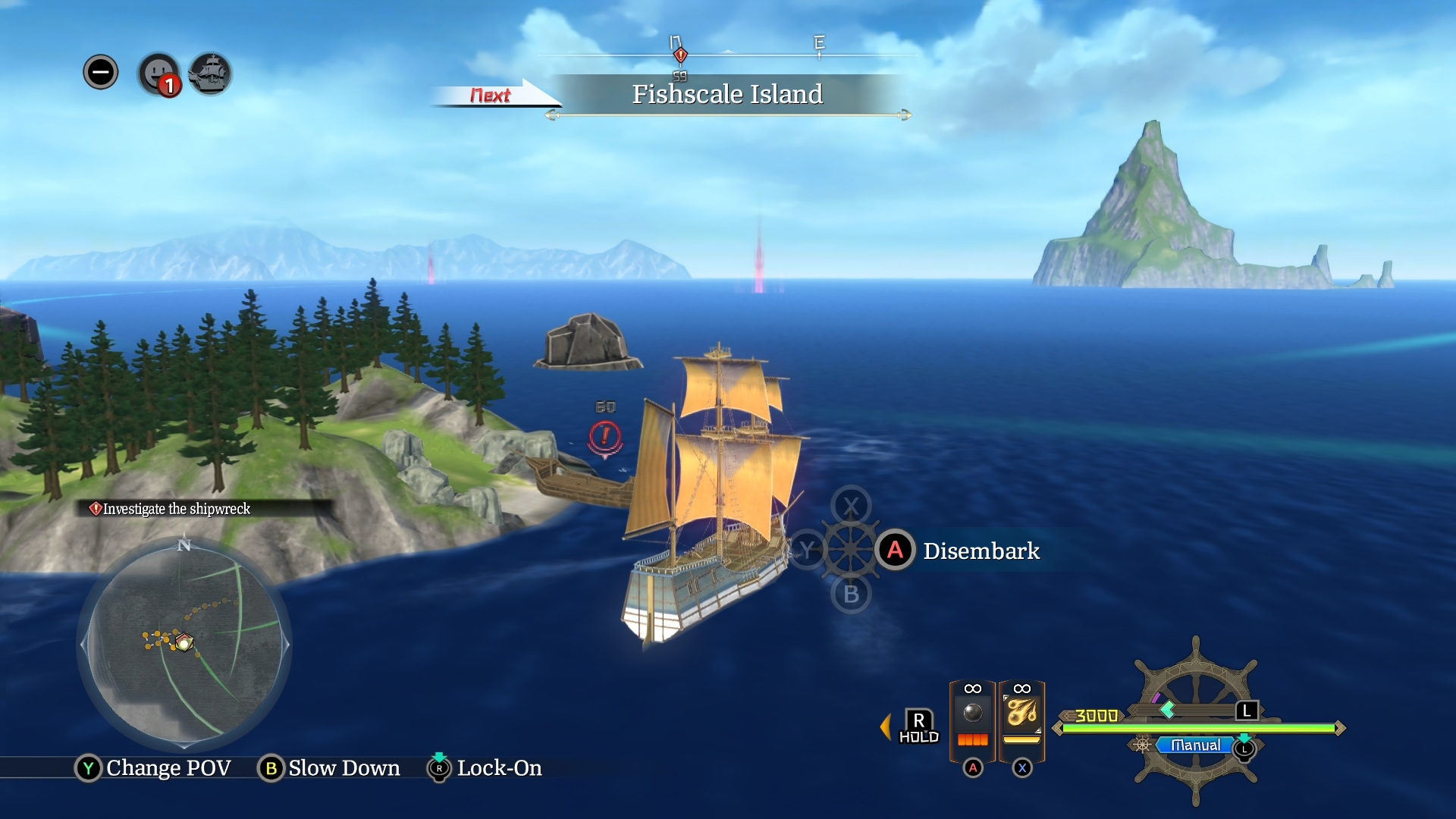The width and height of the screenshot is (1456, 819).
Task: Click the red quest marker on compass
Action: 680,55
